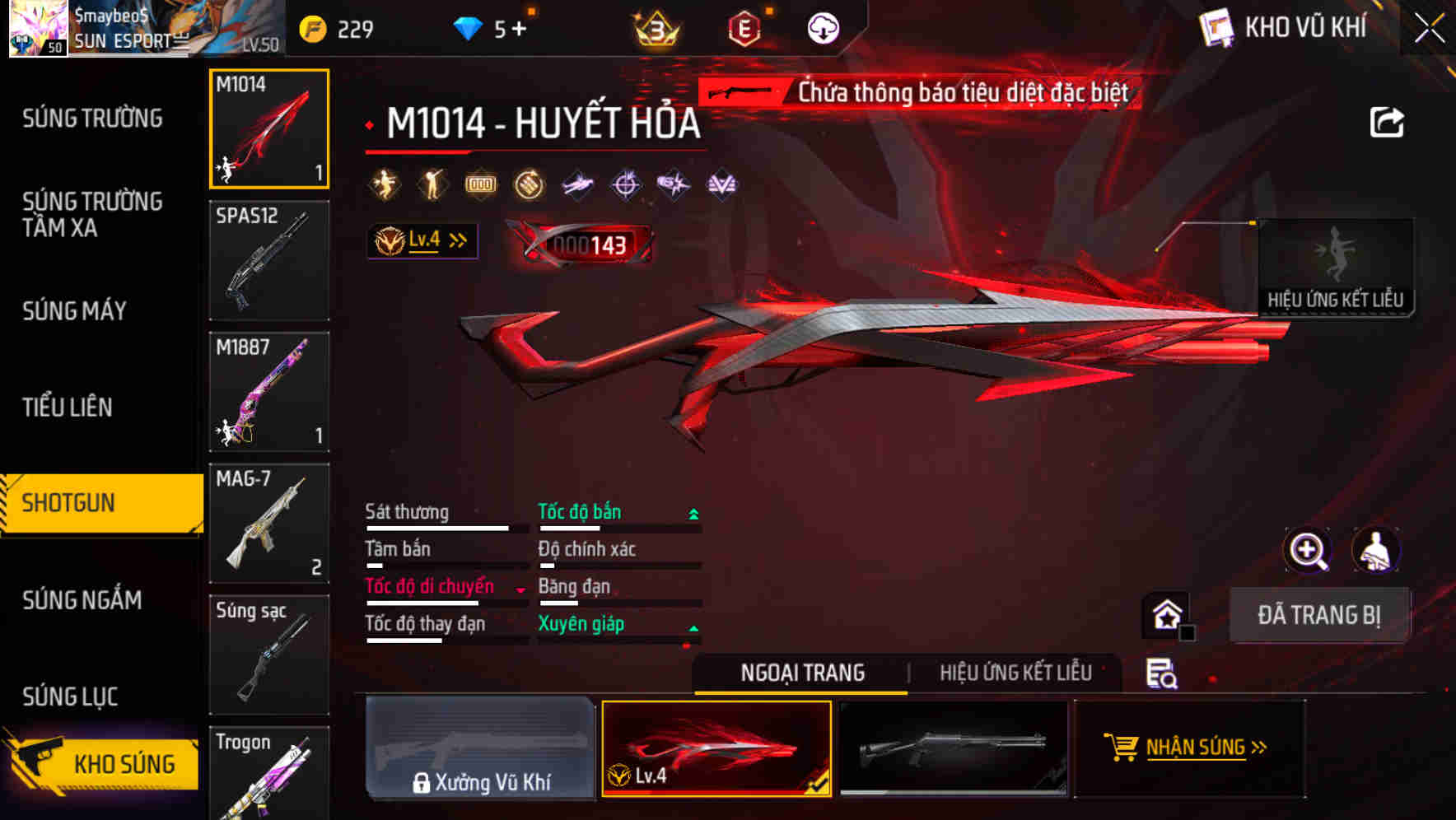Open the HIỆU ỨNG KẾT LIỄU tab
The image size is (1456, 820).
point(1015,672)
